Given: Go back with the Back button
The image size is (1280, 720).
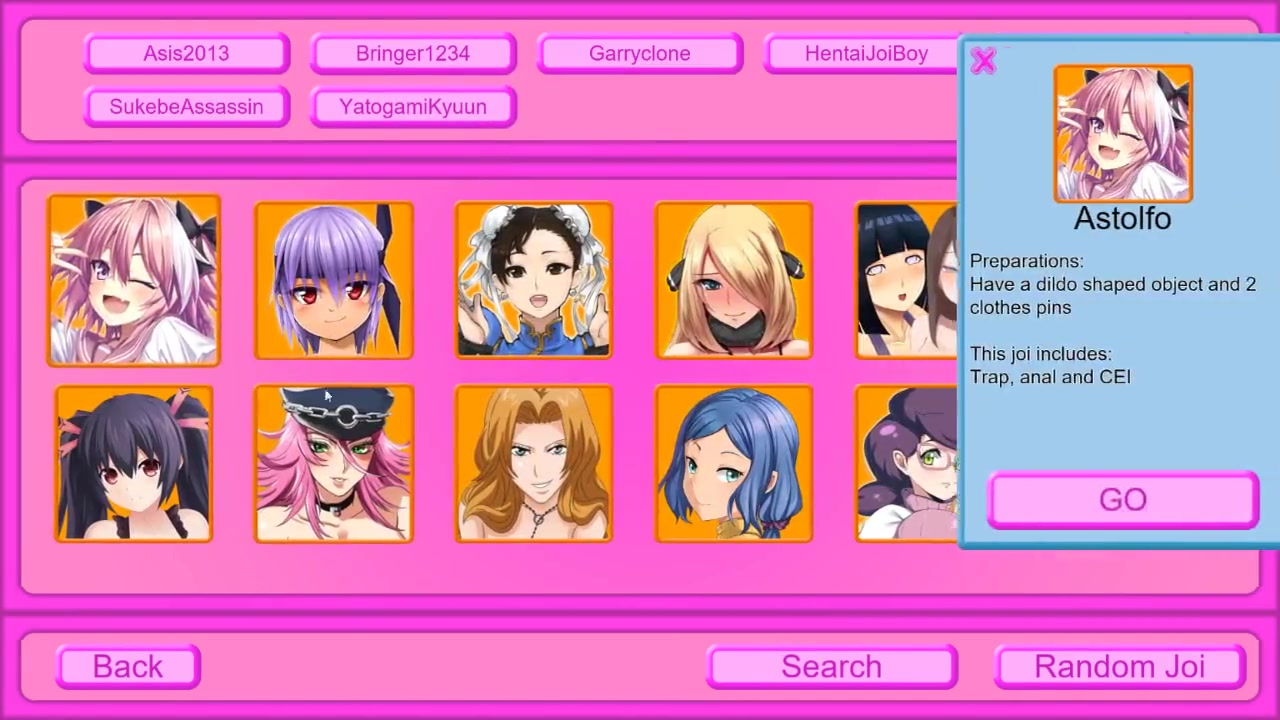Looking at the screenshot, I should (x=128, y=667).
